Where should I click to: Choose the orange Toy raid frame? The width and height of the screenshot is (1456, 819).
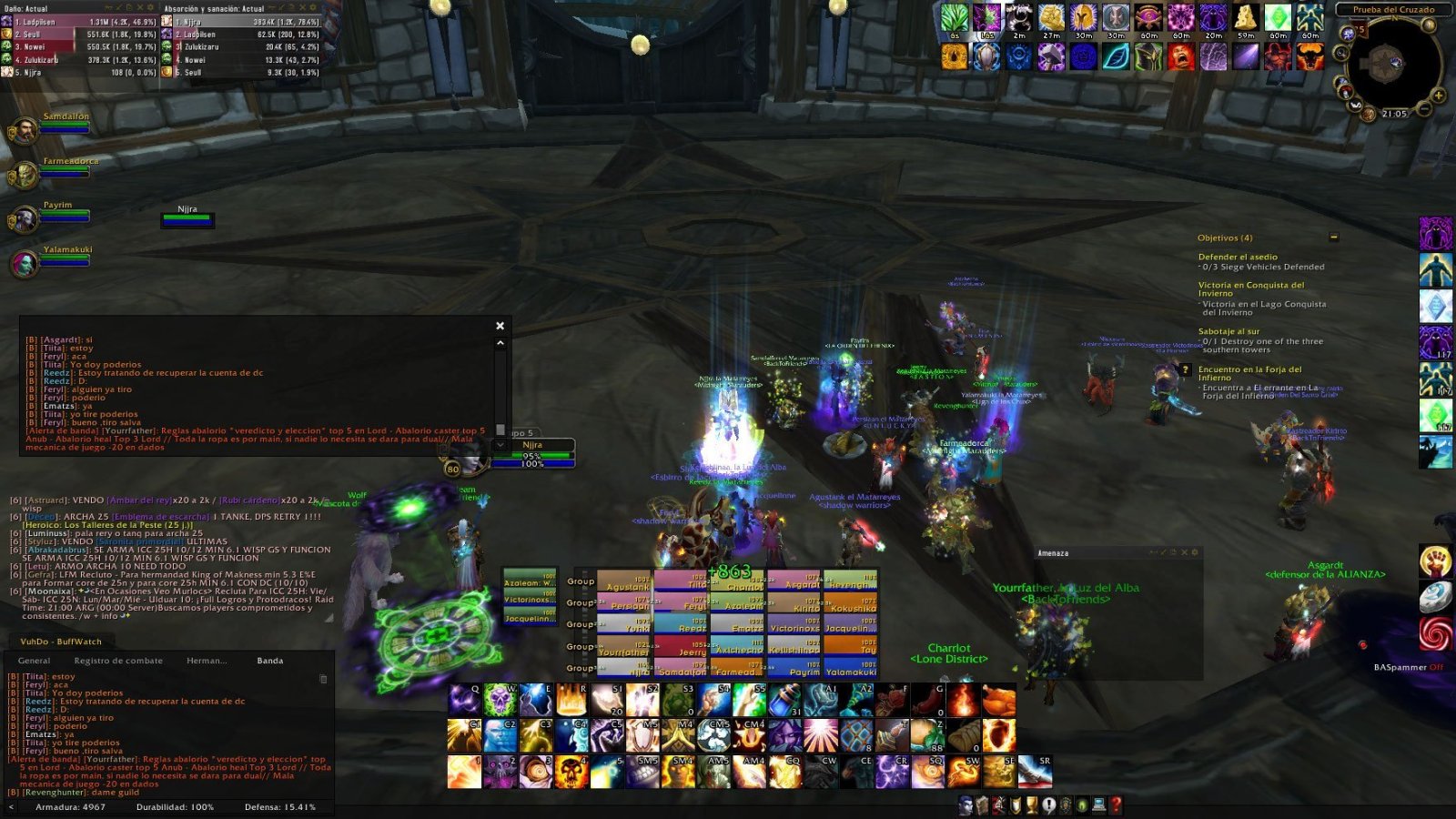[850, 647]
